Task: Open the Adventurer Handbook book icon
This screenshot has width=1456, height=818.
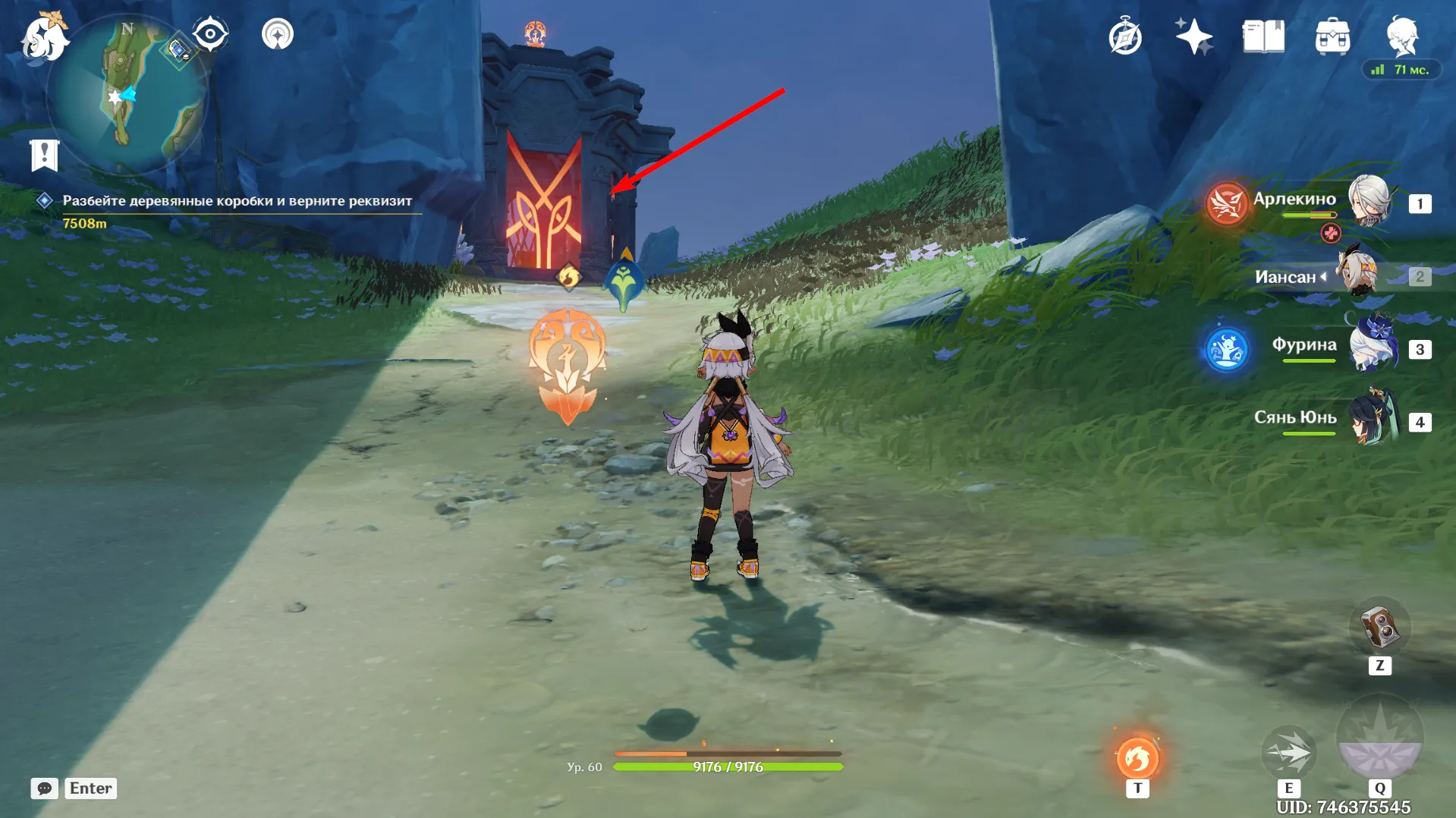Action: point(1262,34)
